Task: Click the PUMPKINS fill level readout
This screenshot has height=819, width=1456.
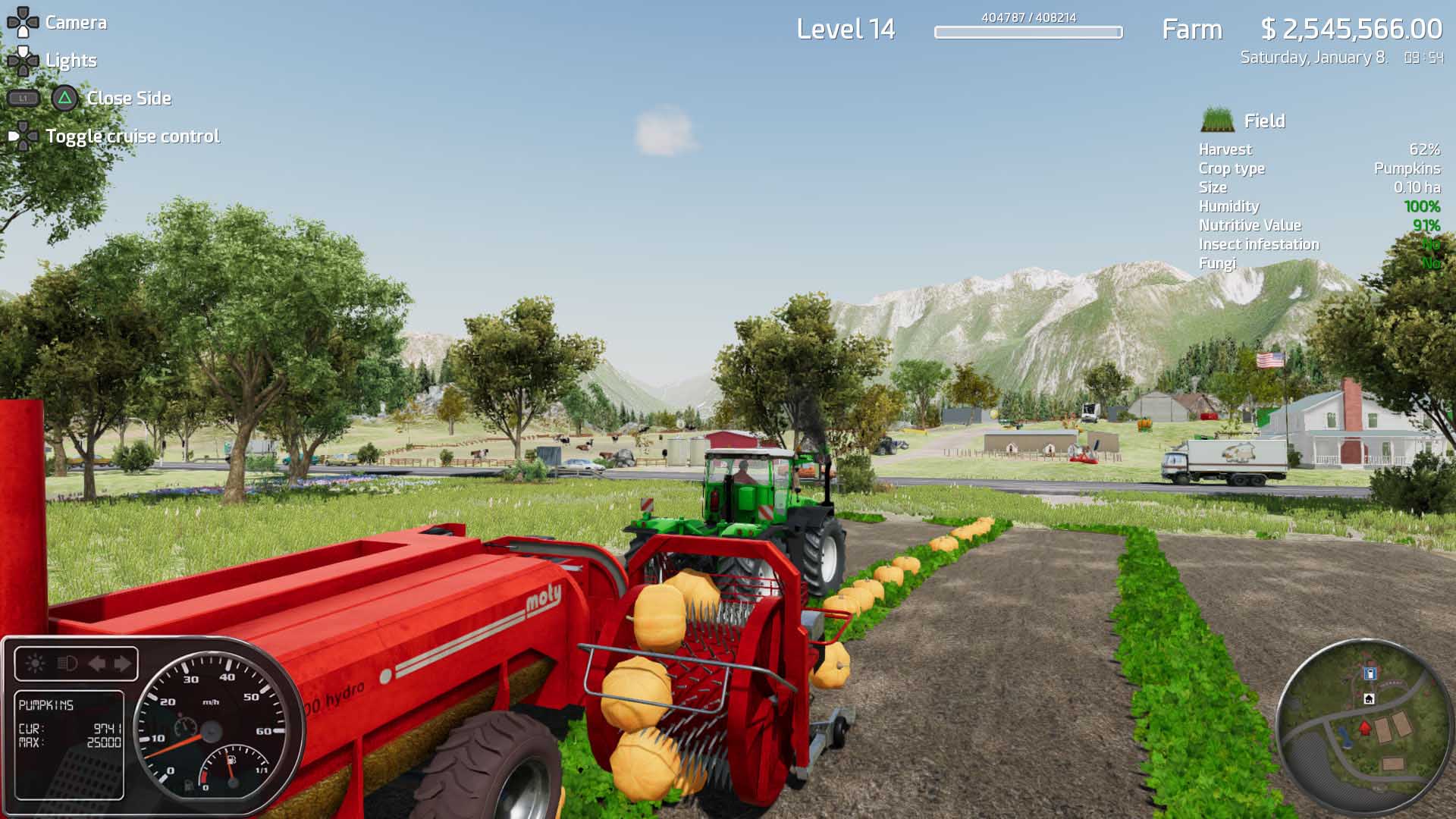Action: click(45, 705)
